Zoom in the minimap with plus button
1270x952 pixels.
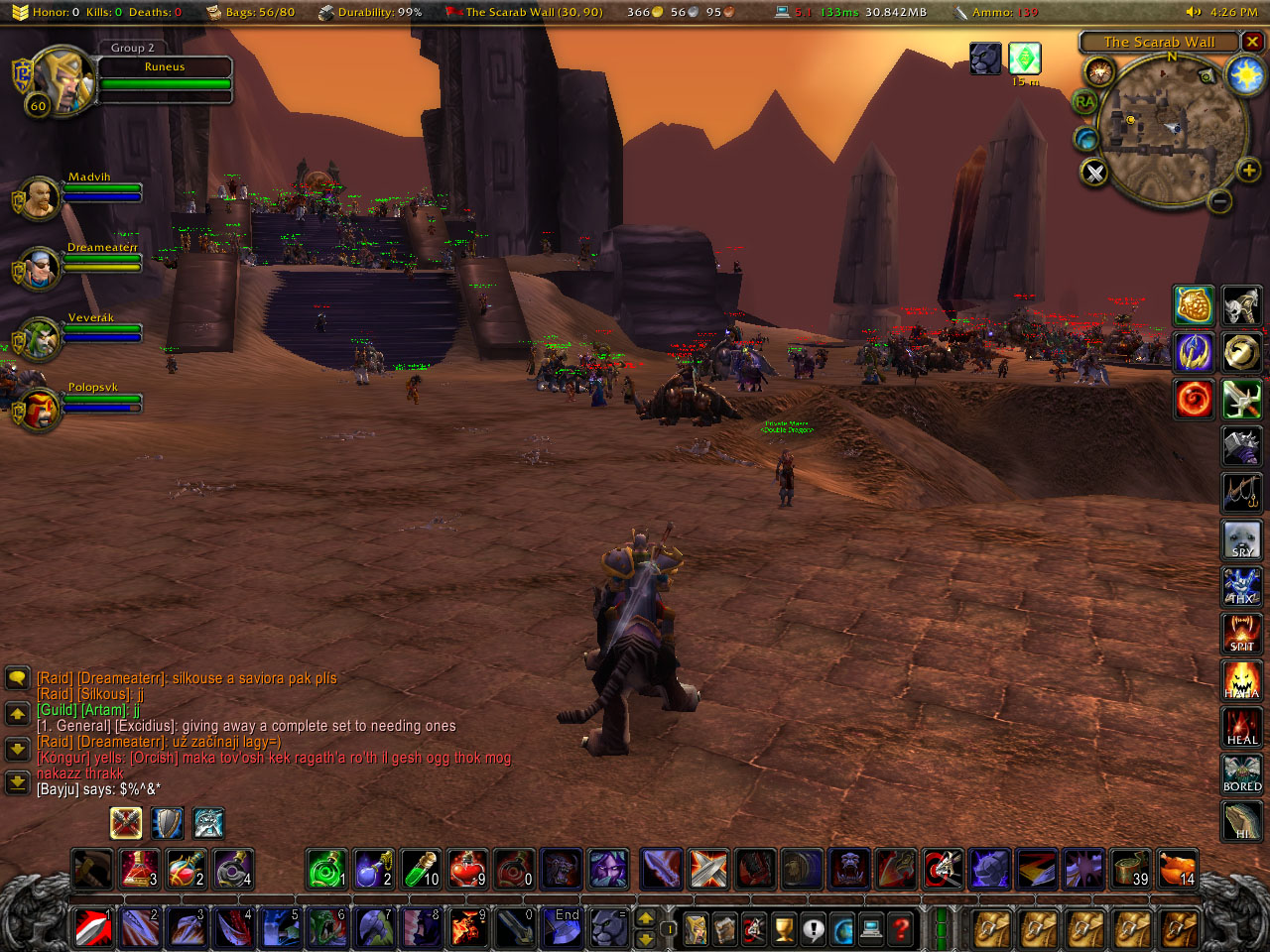click(x=1248, y=171)
